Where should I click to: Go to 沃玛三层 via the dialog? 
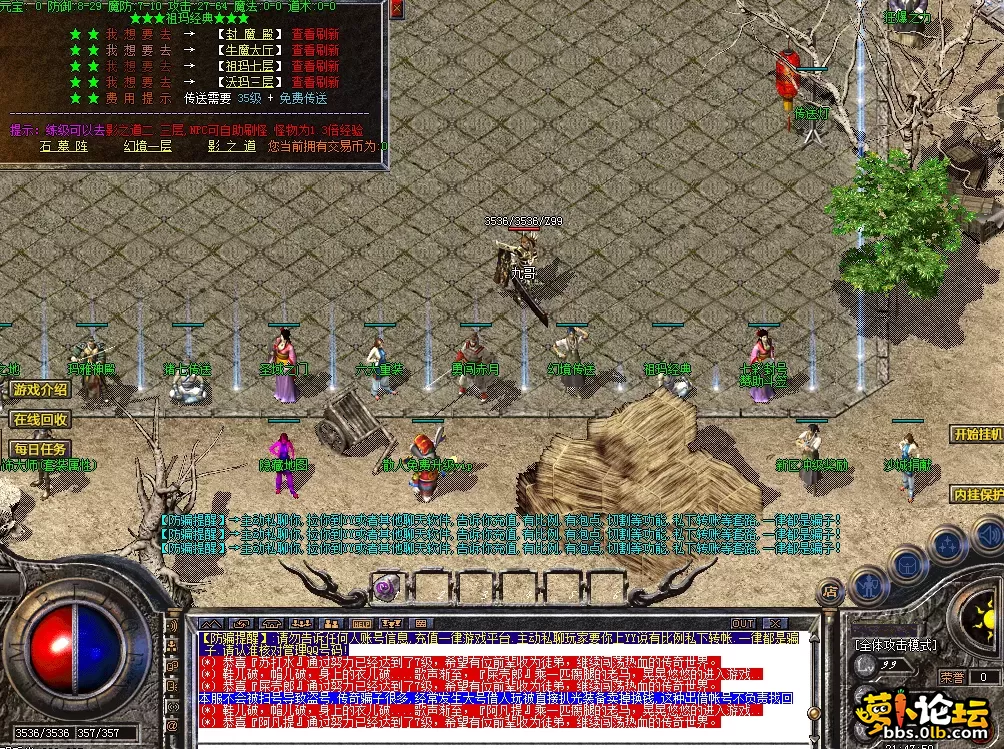click(x=249, y=82)
